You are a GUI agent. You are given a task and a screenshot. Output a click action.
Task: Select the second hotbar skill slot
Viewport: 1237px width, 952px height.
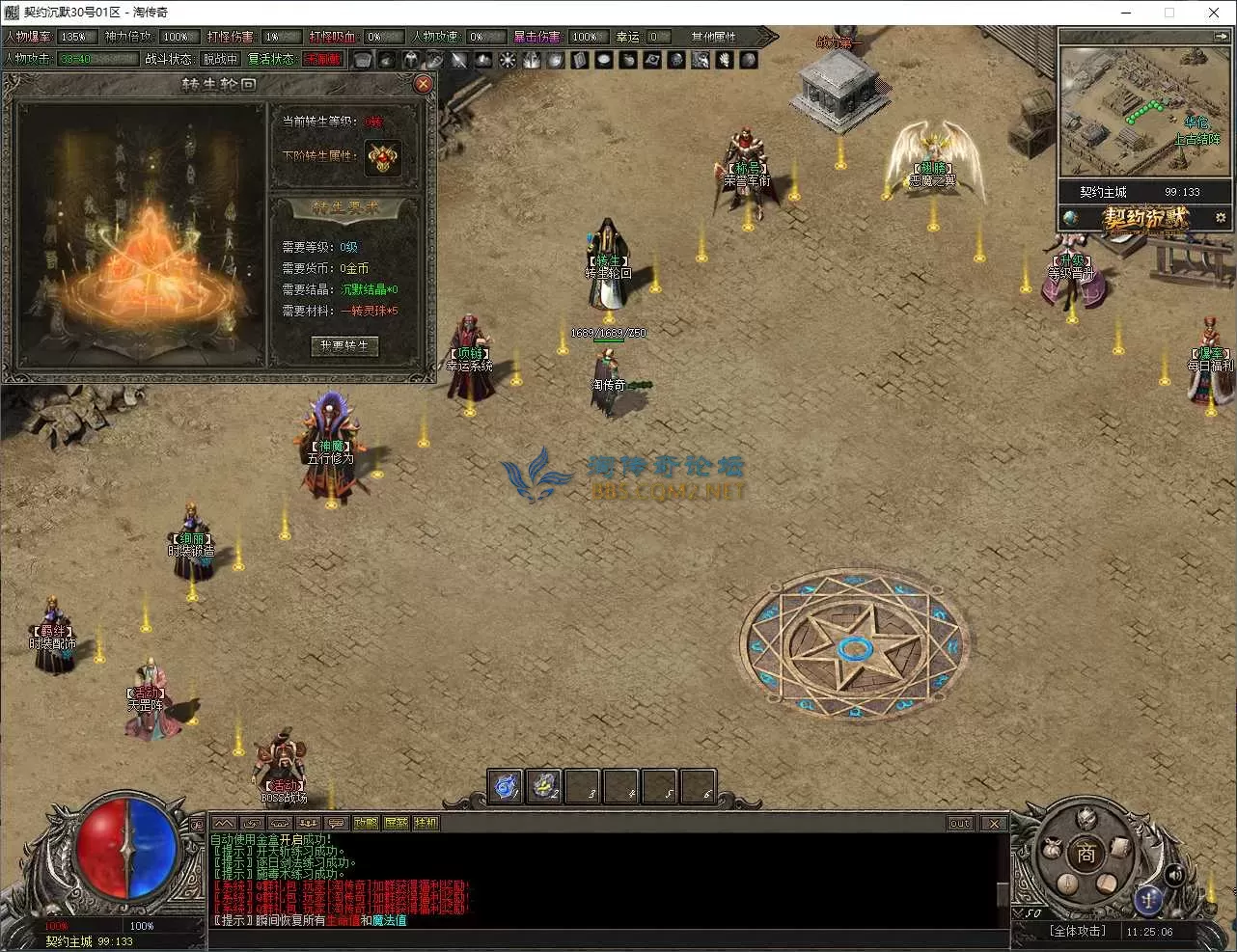coord(545,787)
